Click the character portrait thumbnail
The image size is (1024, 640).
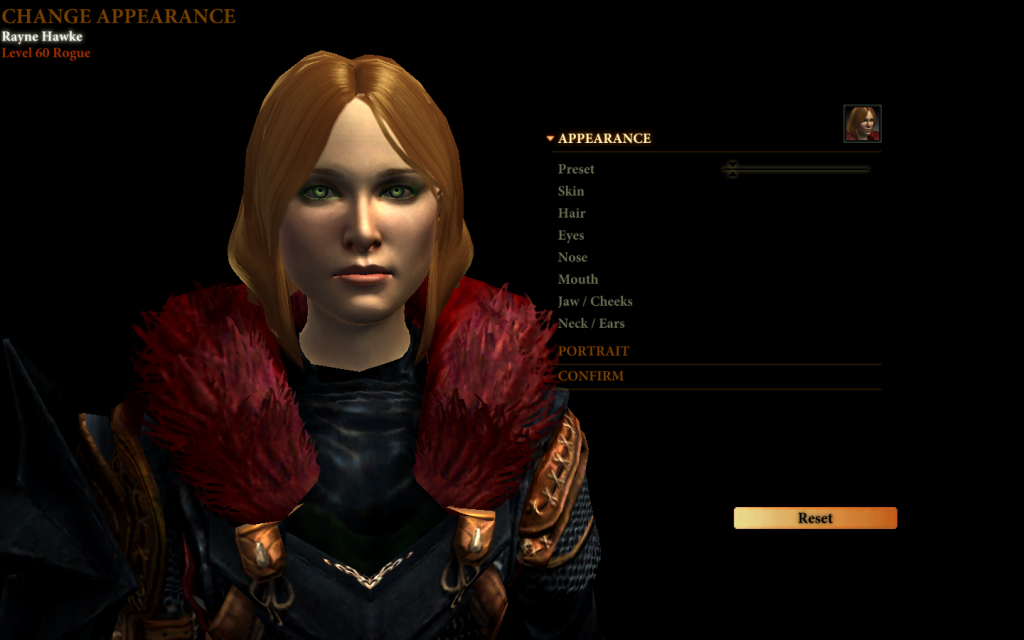(862, 124)
